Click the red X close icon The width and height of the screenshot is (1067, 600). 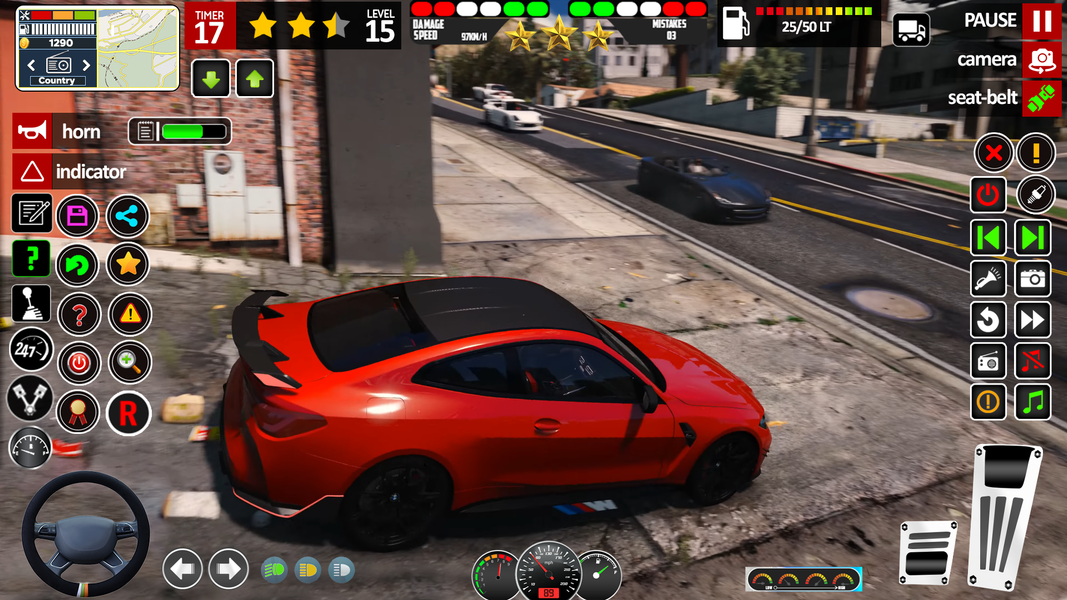(992, 153)
